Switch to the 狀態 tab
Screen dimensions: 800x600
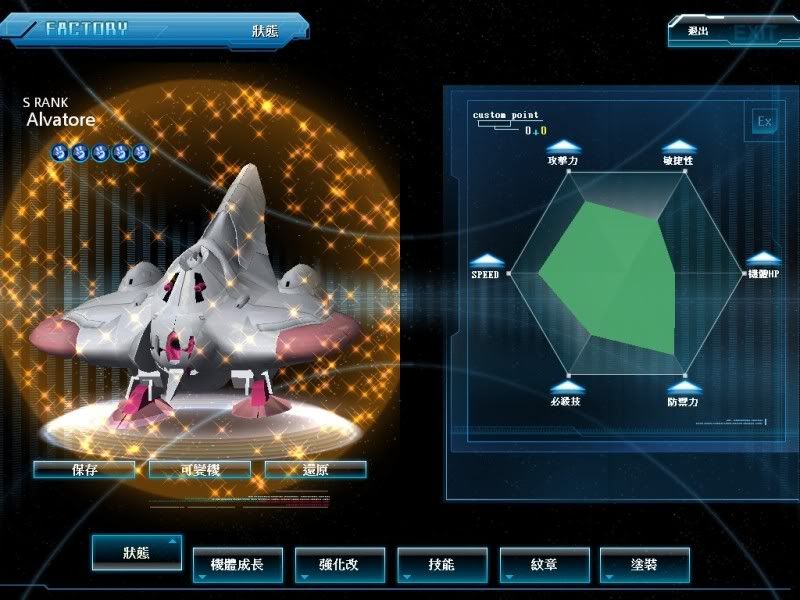click(137, 553)
